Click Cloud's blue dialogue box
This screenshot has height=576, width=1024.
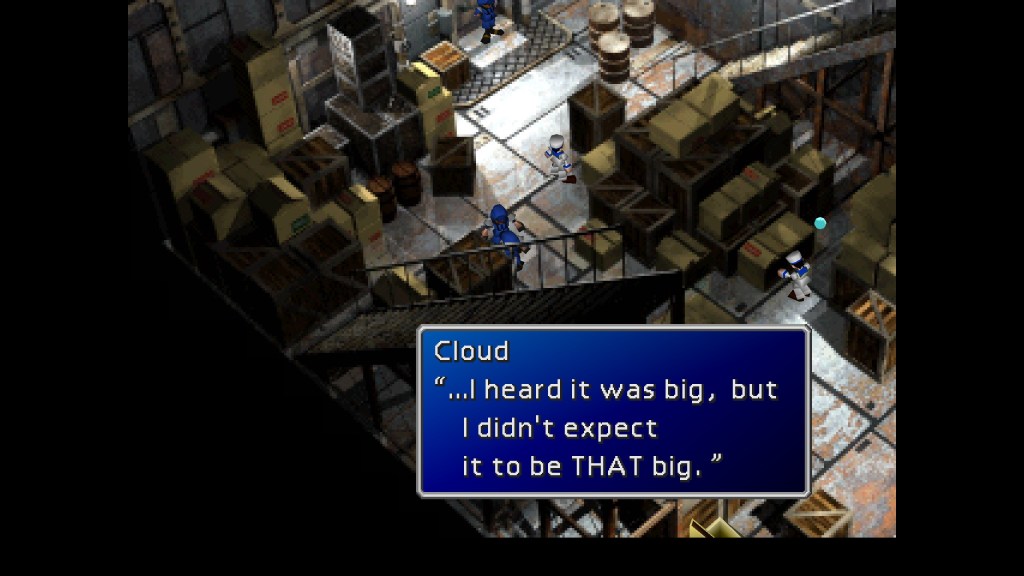(x=612, y=411)
